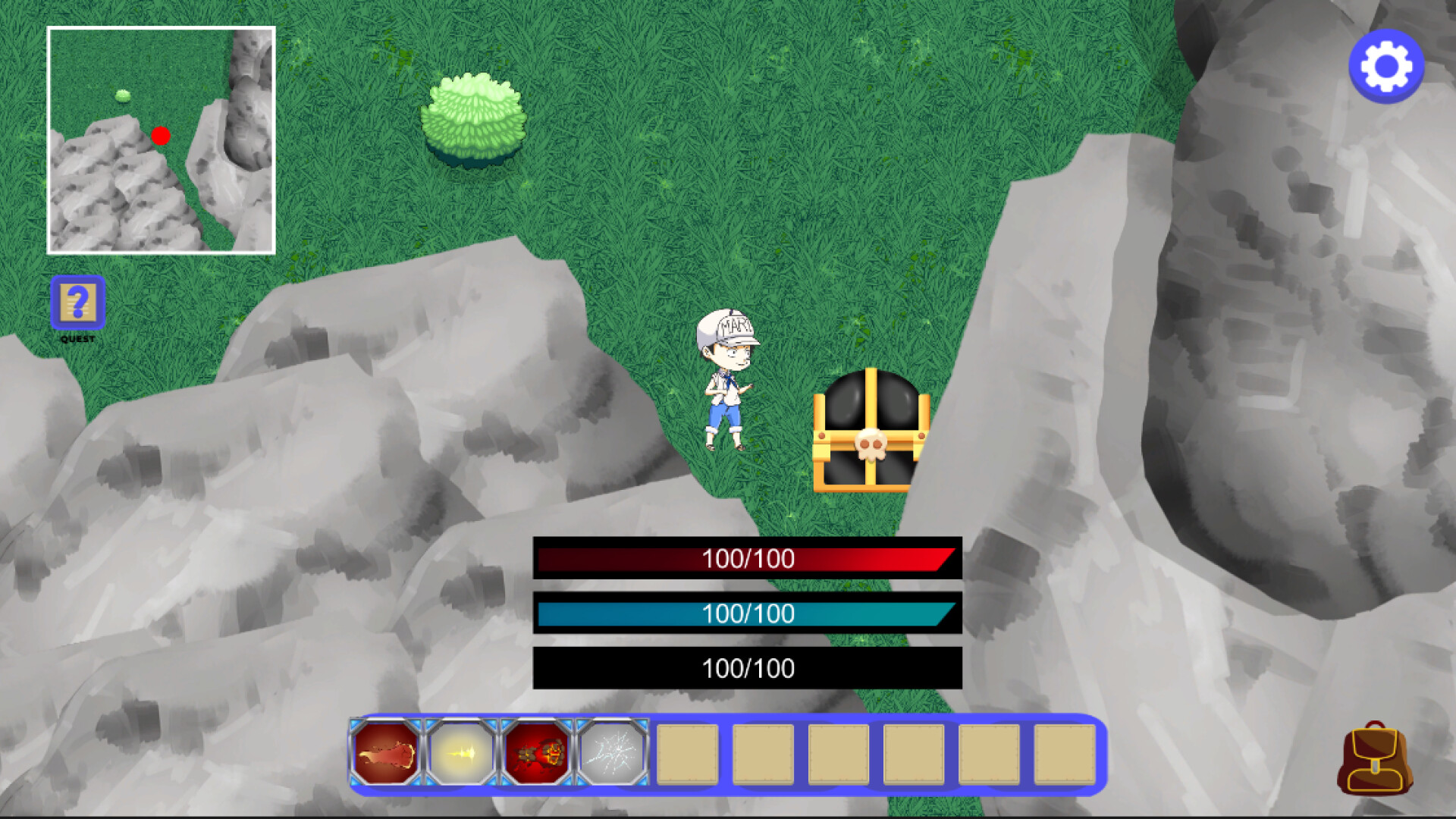Click the red player marker on the minimap
This screenshot has height=819, width=1456.
click(x=161, y=135)
